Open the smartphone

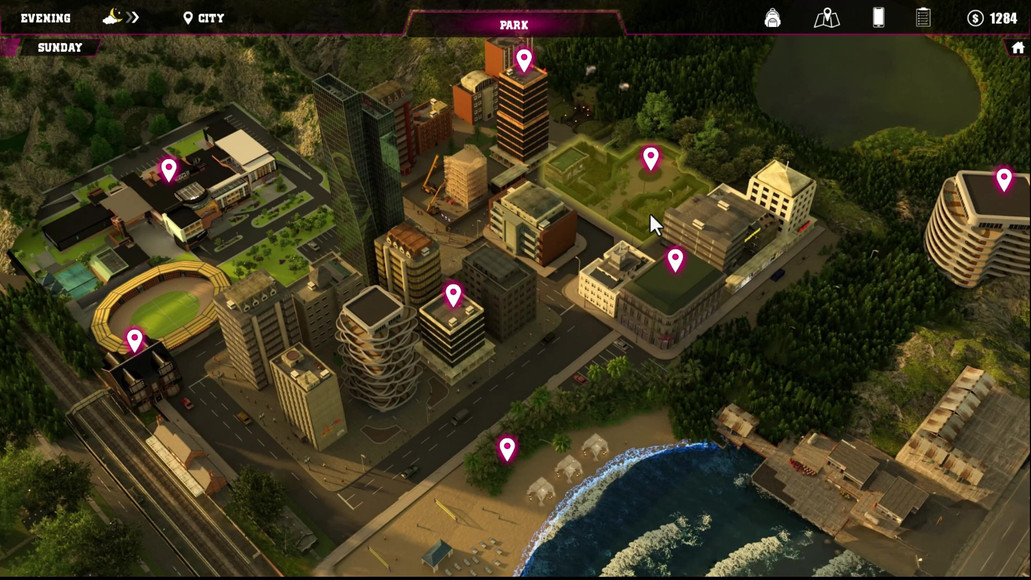coord(878,18)
